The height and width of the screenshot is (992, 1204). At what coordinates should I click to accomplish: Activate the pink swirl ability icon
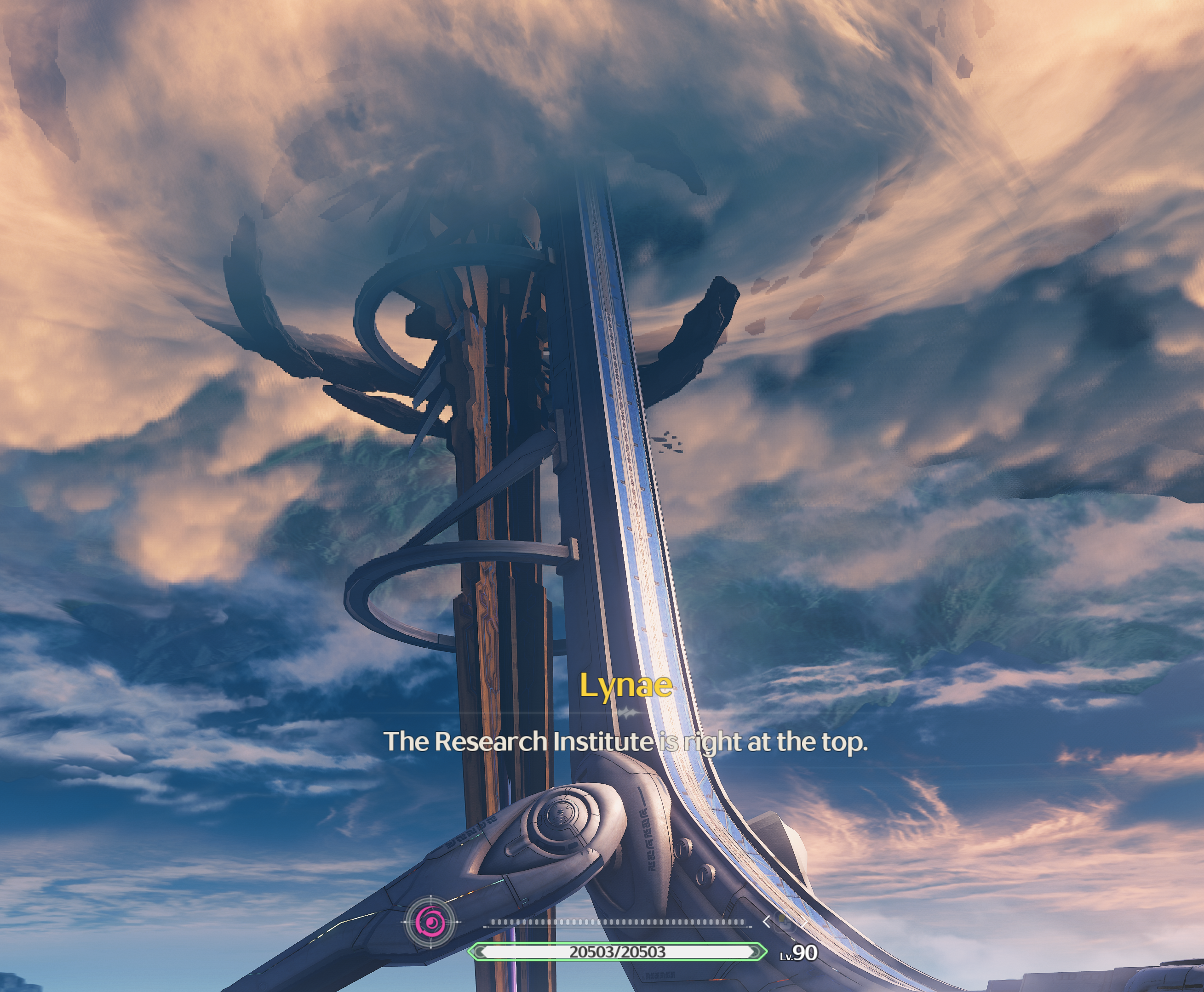click(430, 922)
